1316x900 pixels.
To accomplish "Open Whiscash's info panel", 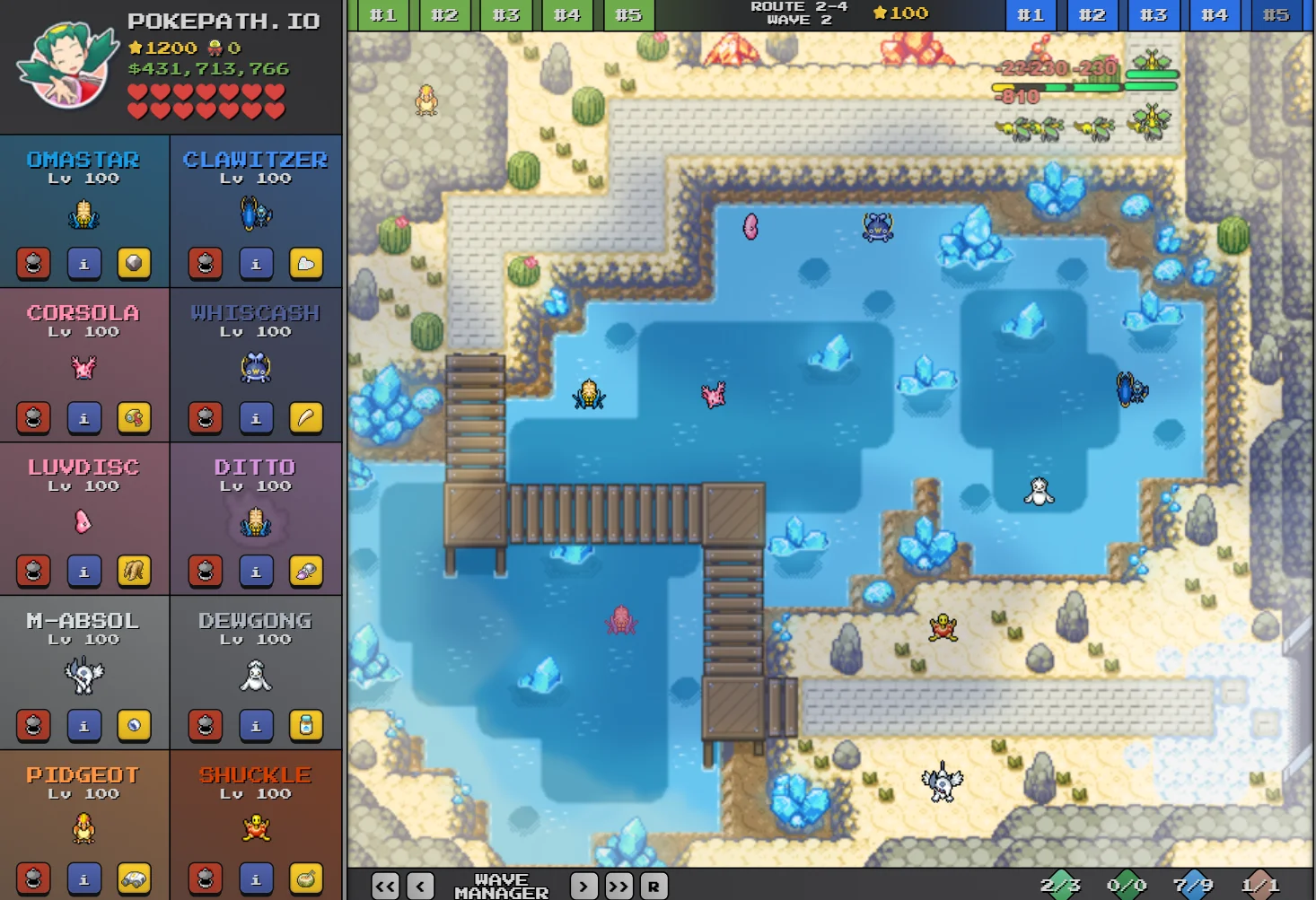I will point(256,417).
